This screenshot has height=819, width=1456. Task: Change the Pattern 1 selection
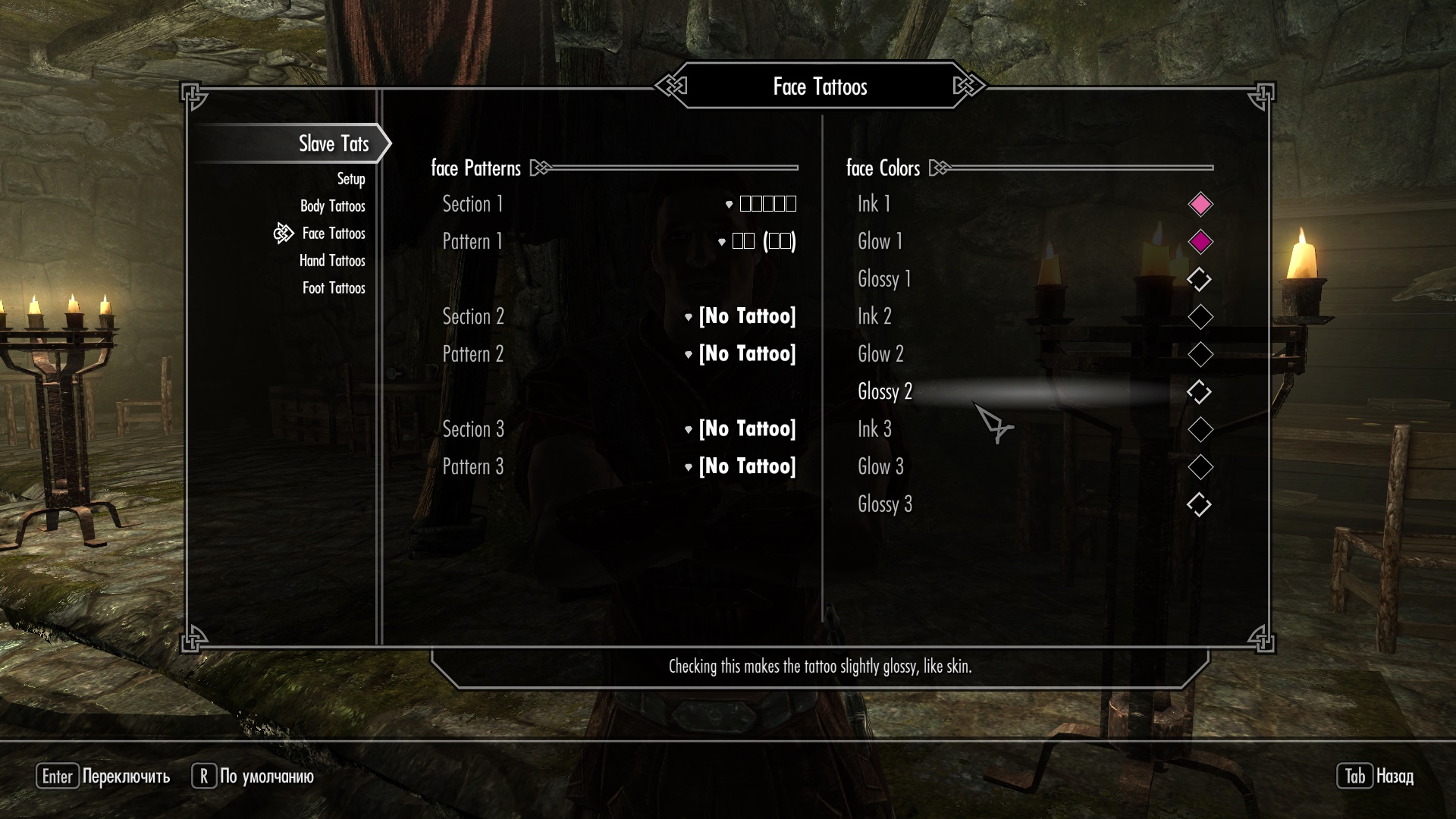pos(757,241)
